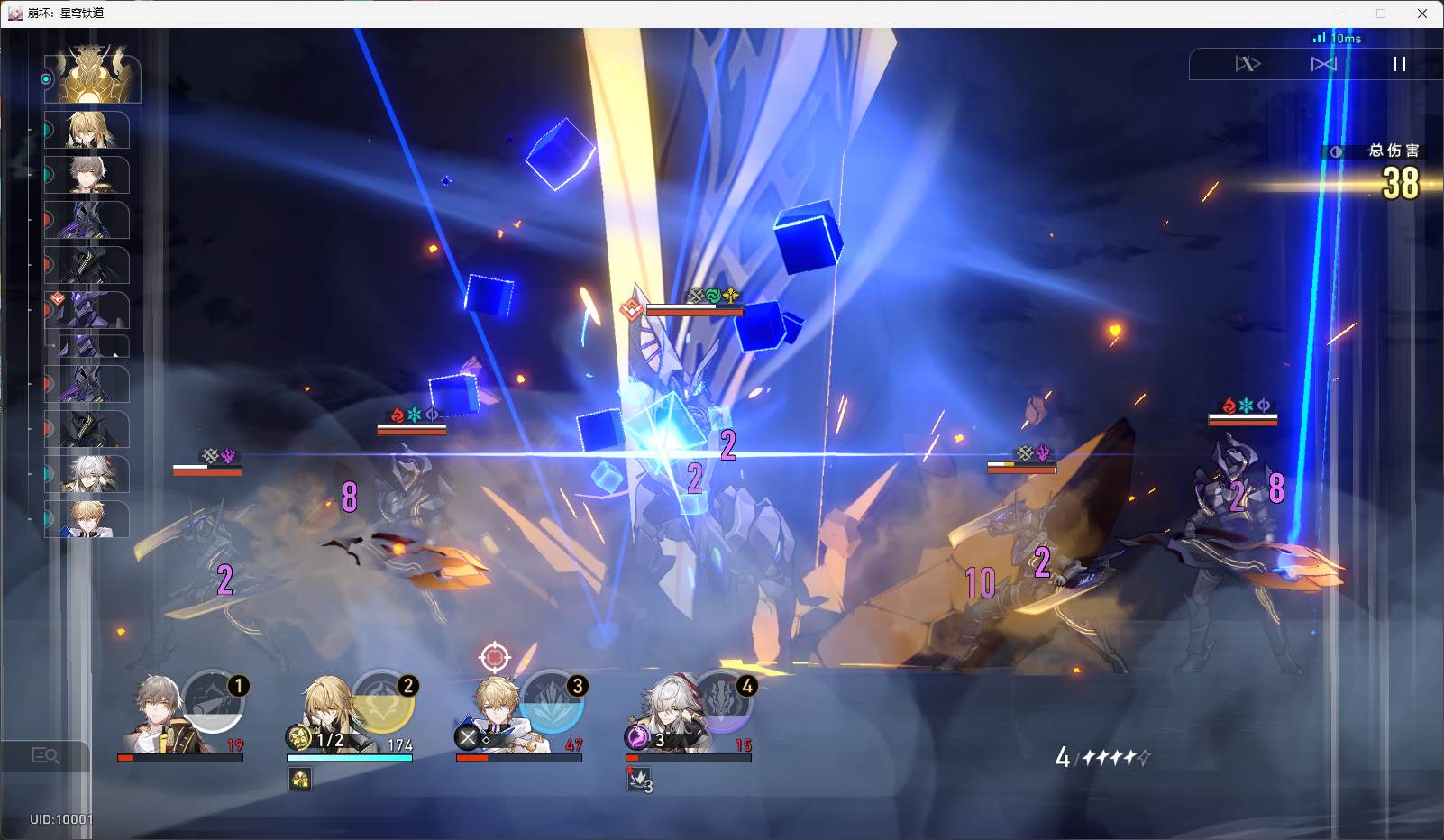Open the battle details magnifier panel
This screenshot has width=1444, height=840.
45,756
